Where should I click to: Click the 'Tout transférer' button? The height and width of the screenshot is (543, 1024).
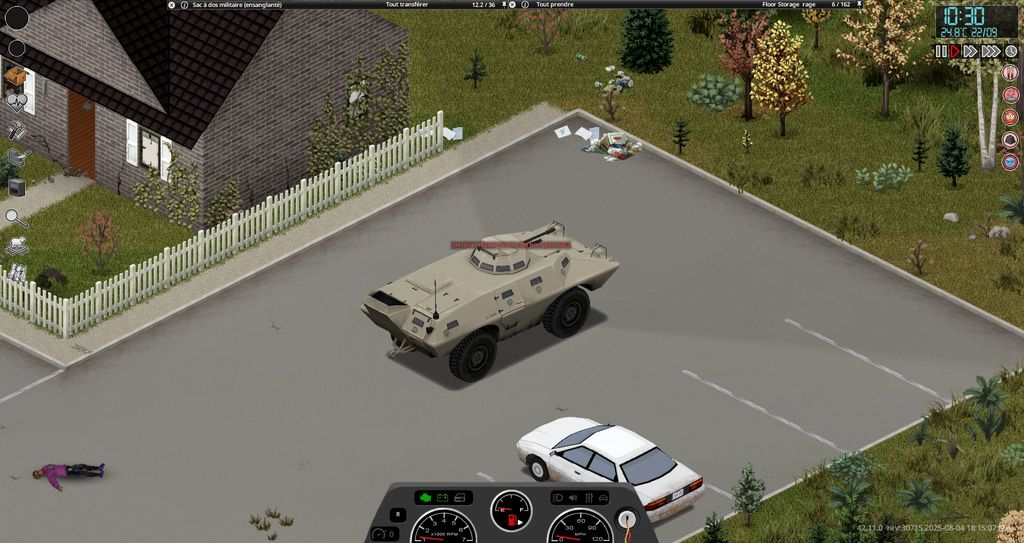tap(407, 5)
